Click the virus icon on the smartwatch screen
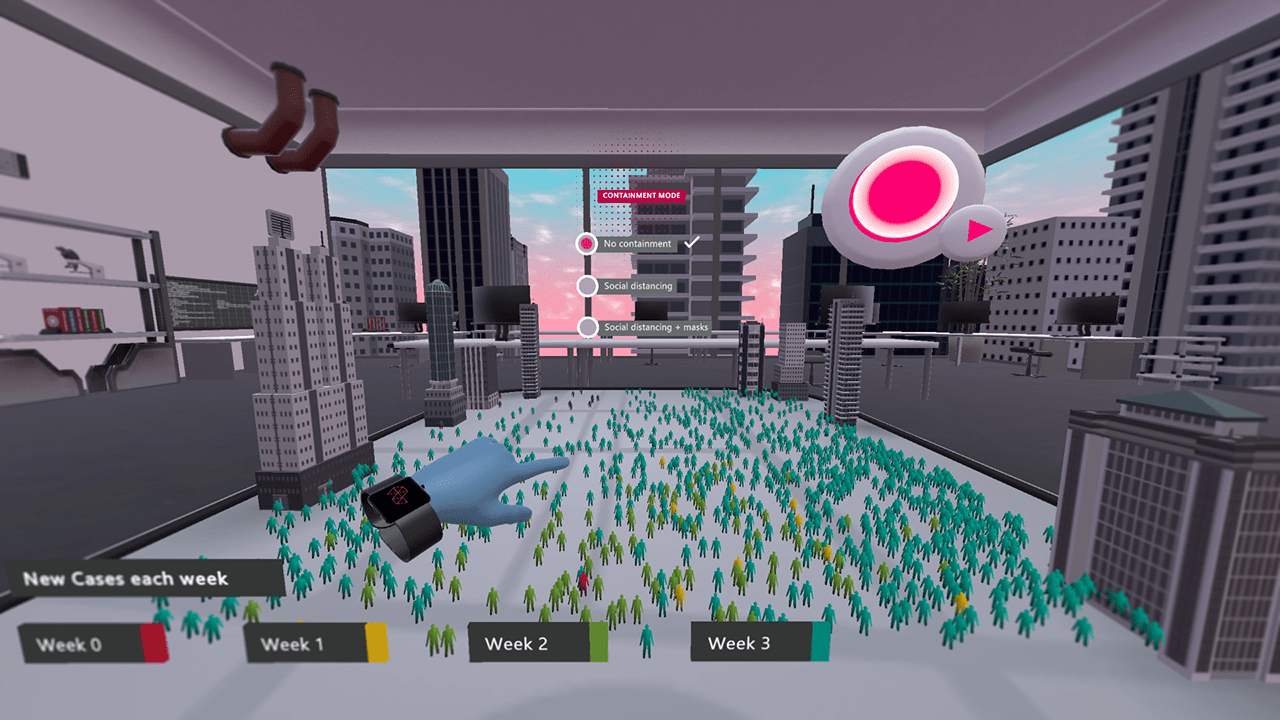The width and height of the screenshot is (1280, 720). click(x=399, y=495)
